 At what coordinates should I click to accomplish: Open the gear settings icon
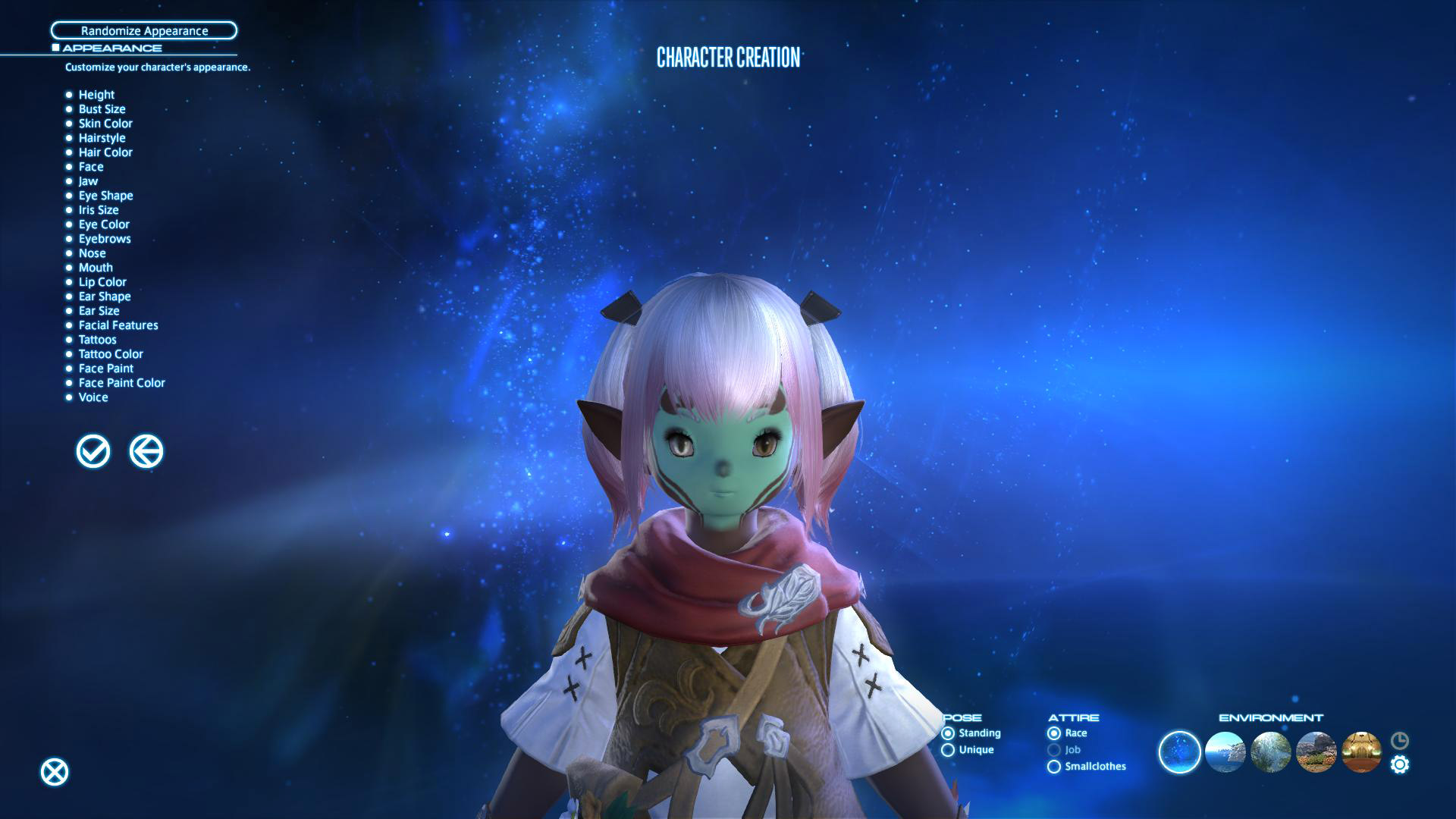[1400, 764]
